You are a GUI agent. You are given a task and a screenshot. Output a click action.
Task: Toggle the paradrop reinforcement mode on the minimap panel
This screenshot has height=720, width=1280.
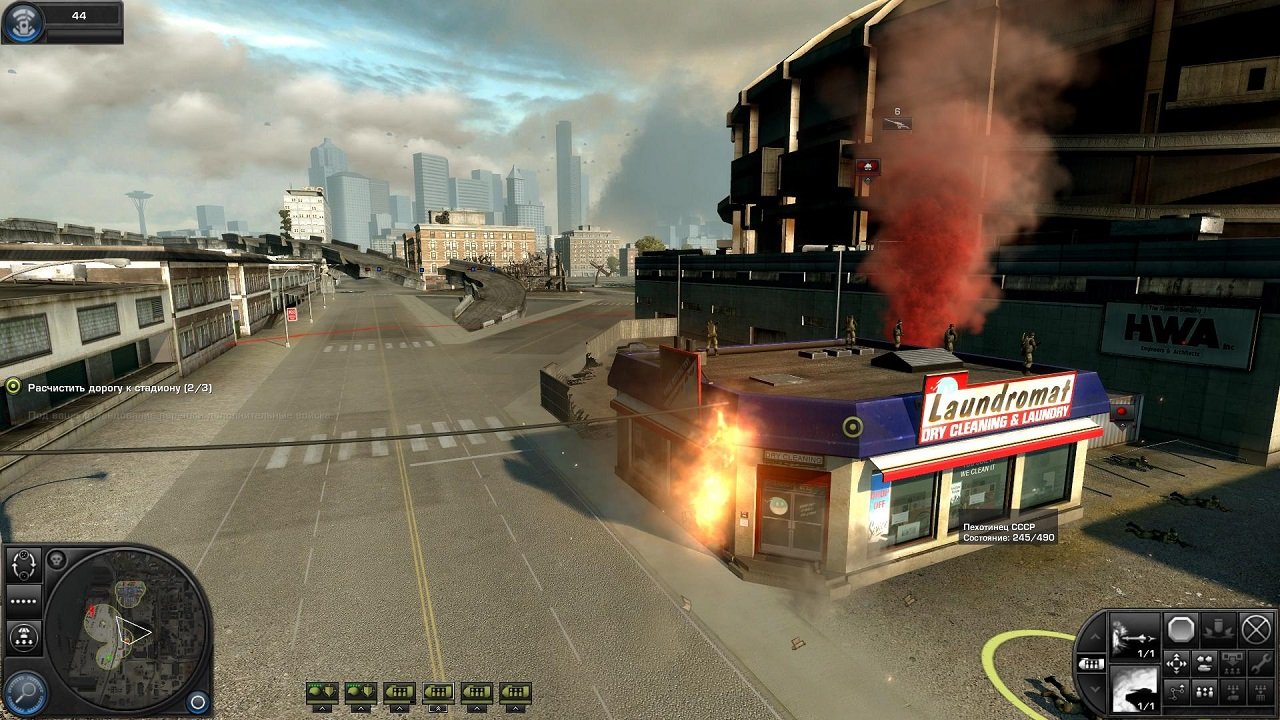[x=24, y=635]
